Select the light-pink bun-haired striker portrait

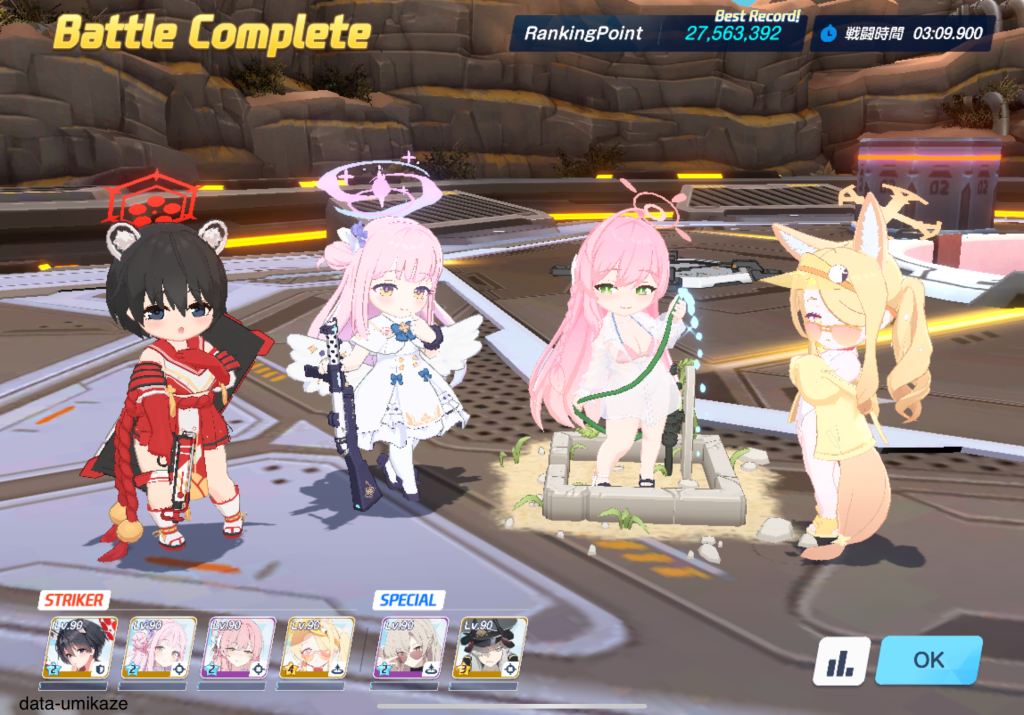159,647
